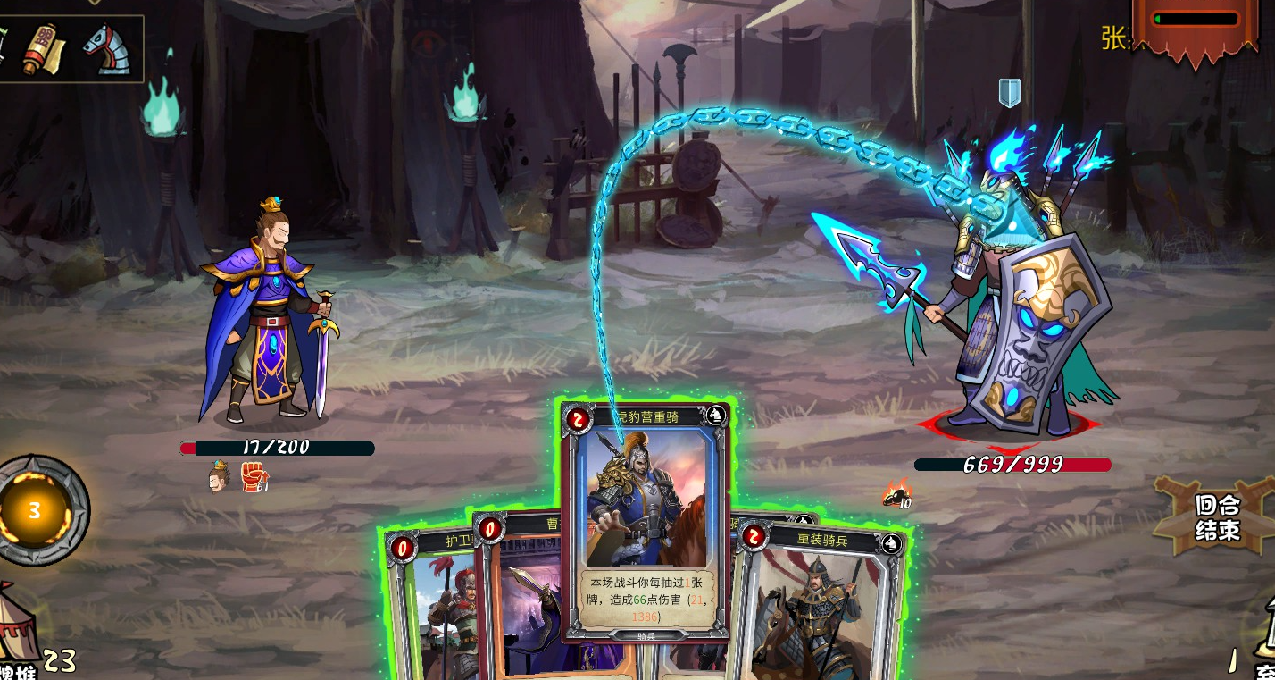Image resolution: width=1275 pixels, height=680 pixels.
Task: View the red fist strength buff
Action: pyautogui.click(x=254, y=477)
